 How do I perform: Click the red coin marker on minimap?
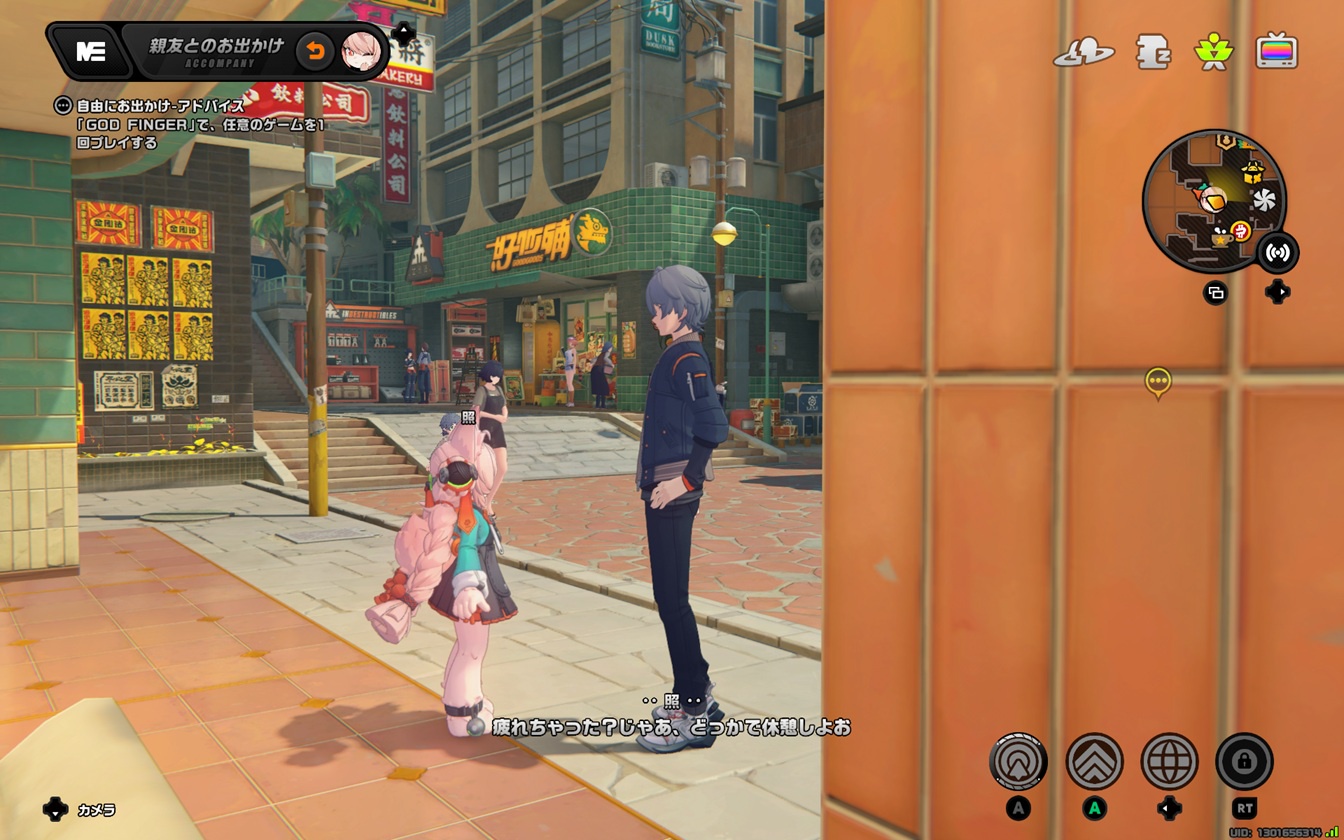[x=1241, y=231]
